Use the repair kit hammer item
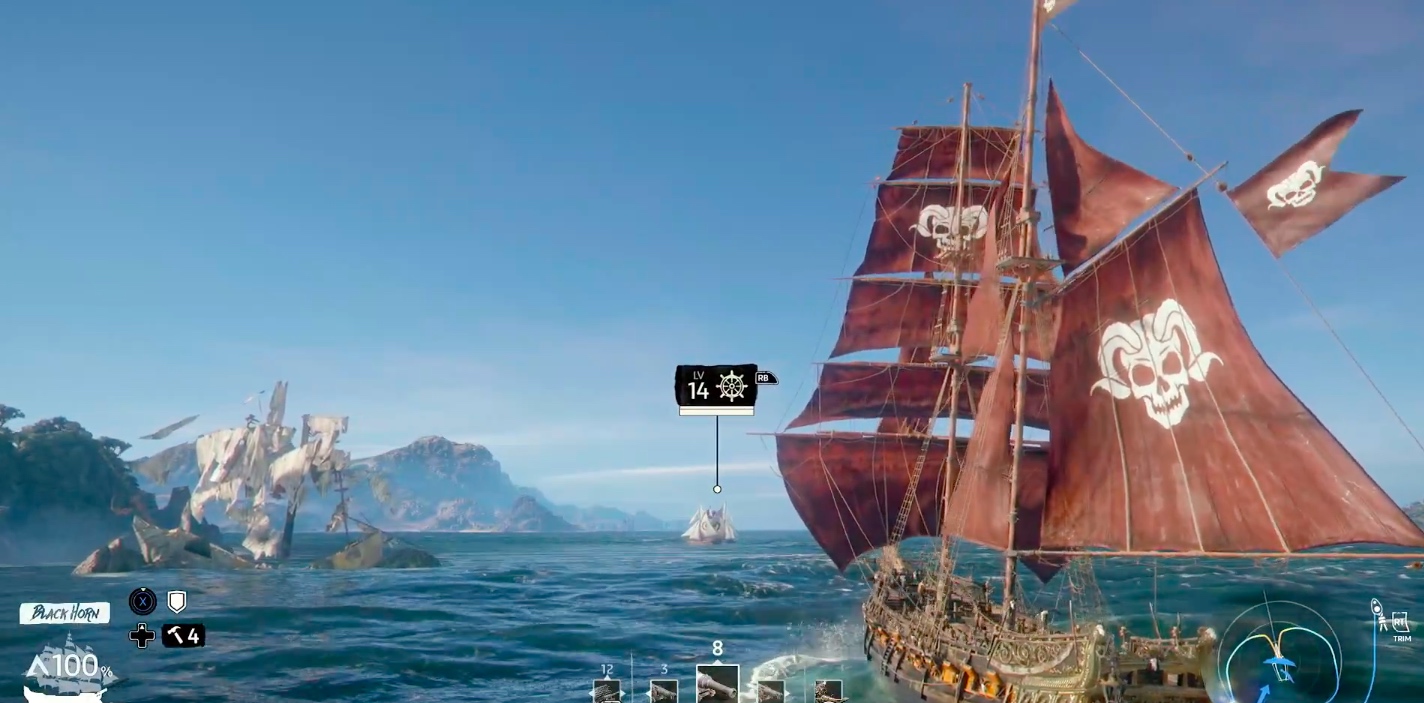The width and height of the screenshot is (1424, 703). (x=183, y=635)
